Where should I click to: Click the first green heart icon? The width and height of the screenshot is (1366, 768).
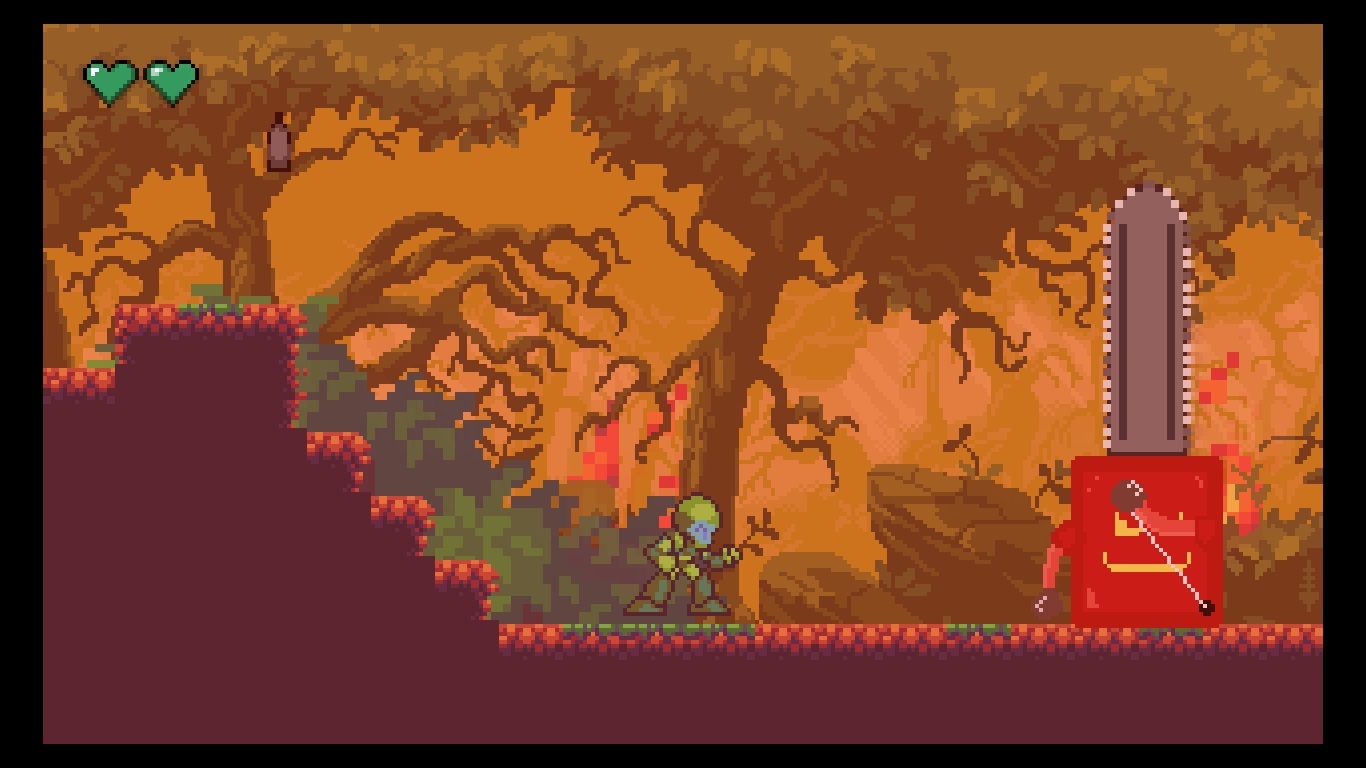tap(109, 76)
